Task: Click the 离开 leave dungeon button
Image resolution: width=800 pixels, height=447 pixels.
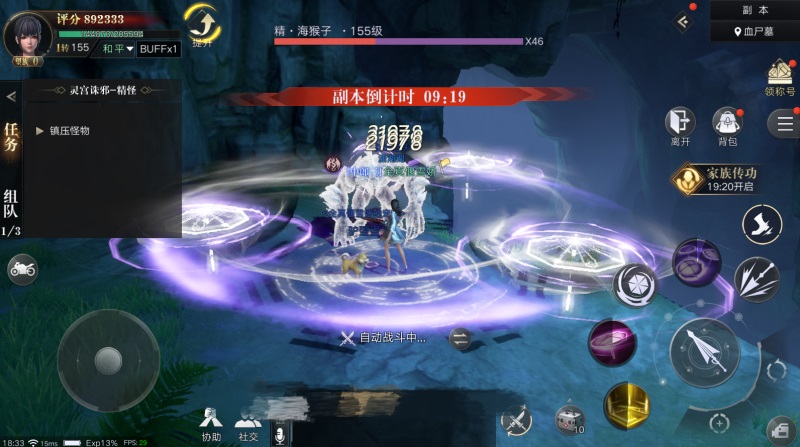Action: point(680,123)
